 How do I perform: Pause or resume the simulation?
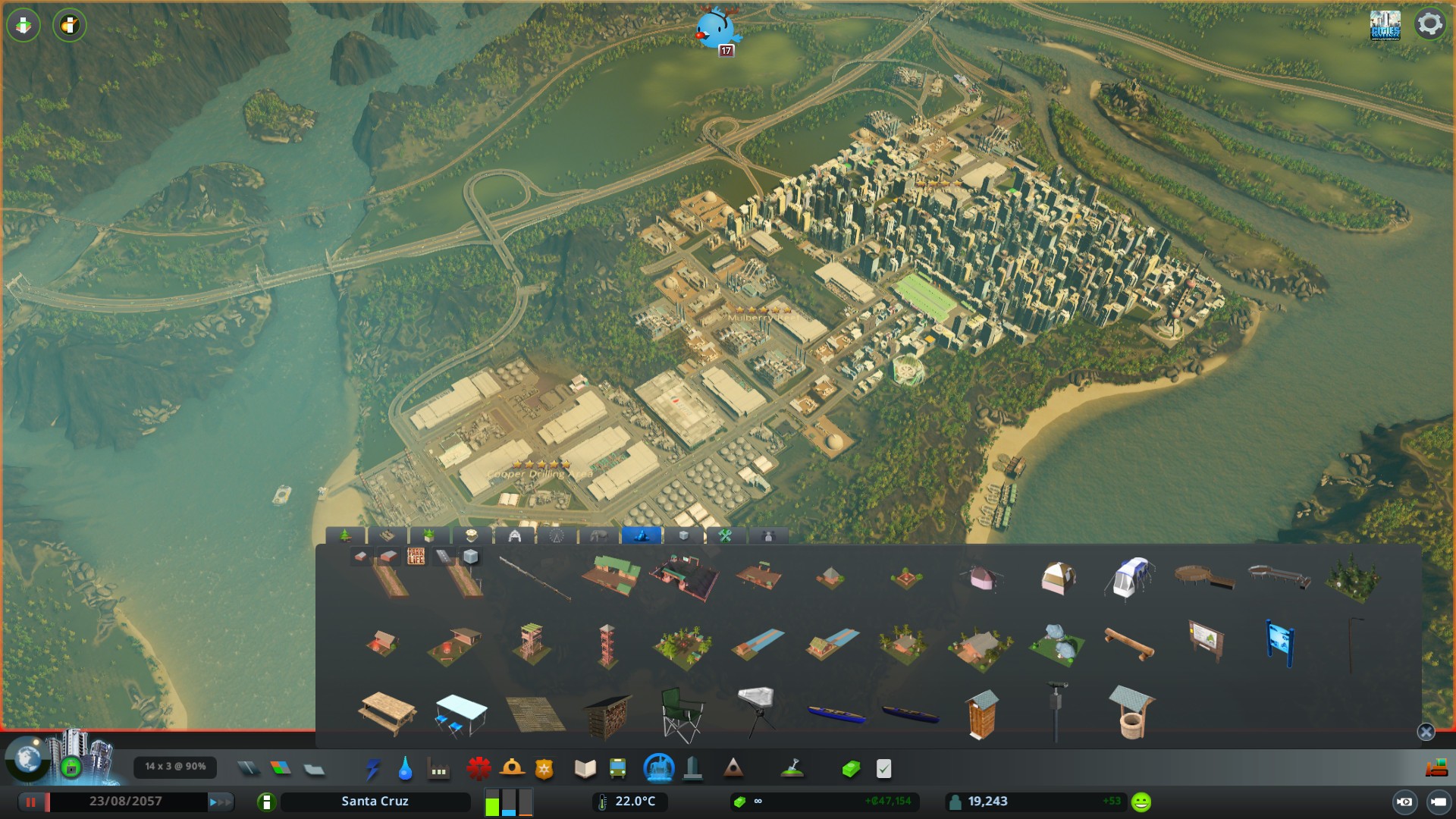pyautogui.click(x=31, y=802)
